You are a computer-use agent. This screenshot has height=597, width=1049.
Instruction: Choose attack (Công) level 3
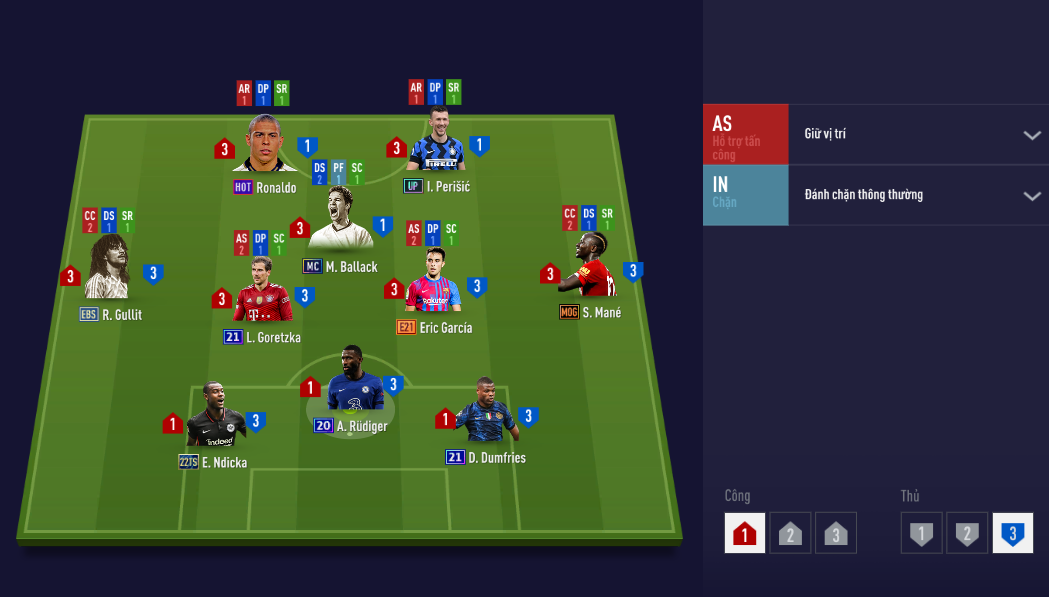point(836,533)
